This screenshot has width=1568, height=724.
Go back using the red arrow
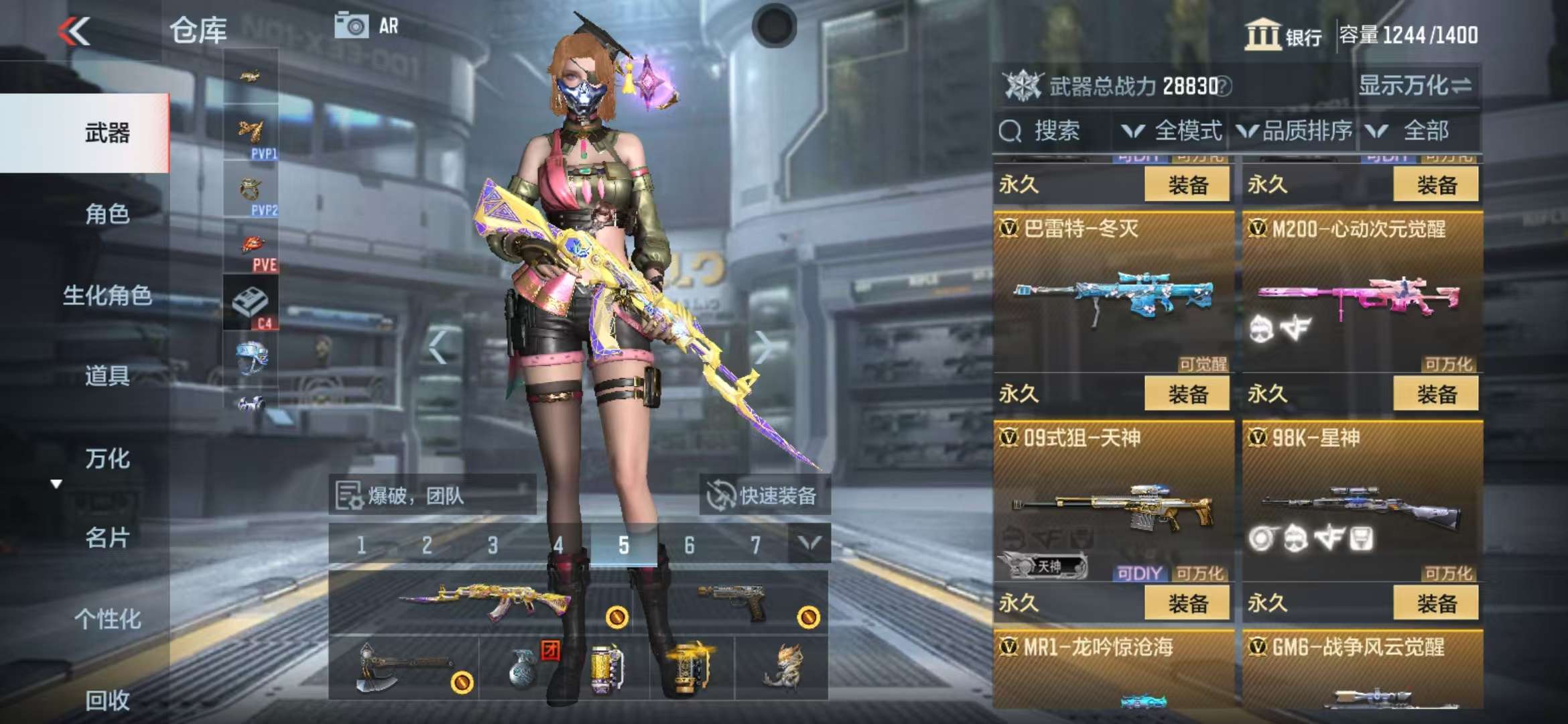tap(74, 31)
